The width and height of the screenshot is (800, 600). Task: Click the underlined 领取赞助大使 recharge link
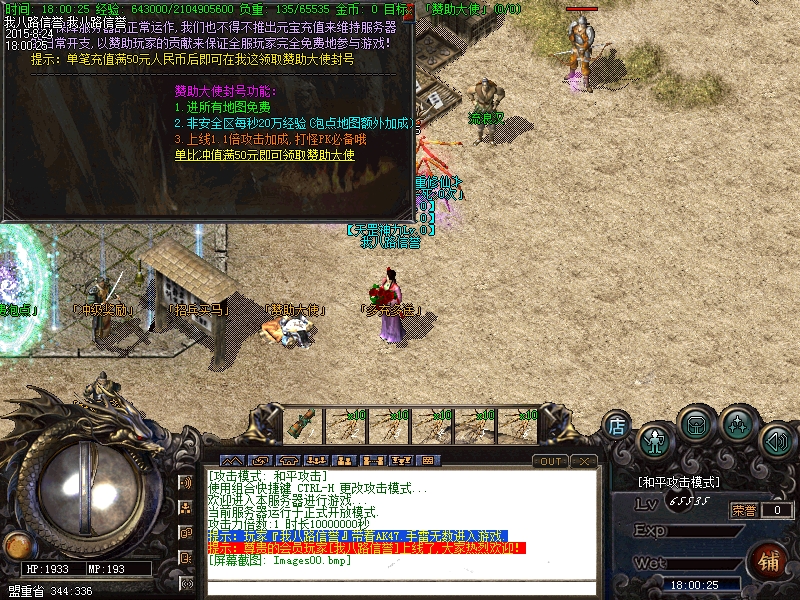click(x=264, y=155)
